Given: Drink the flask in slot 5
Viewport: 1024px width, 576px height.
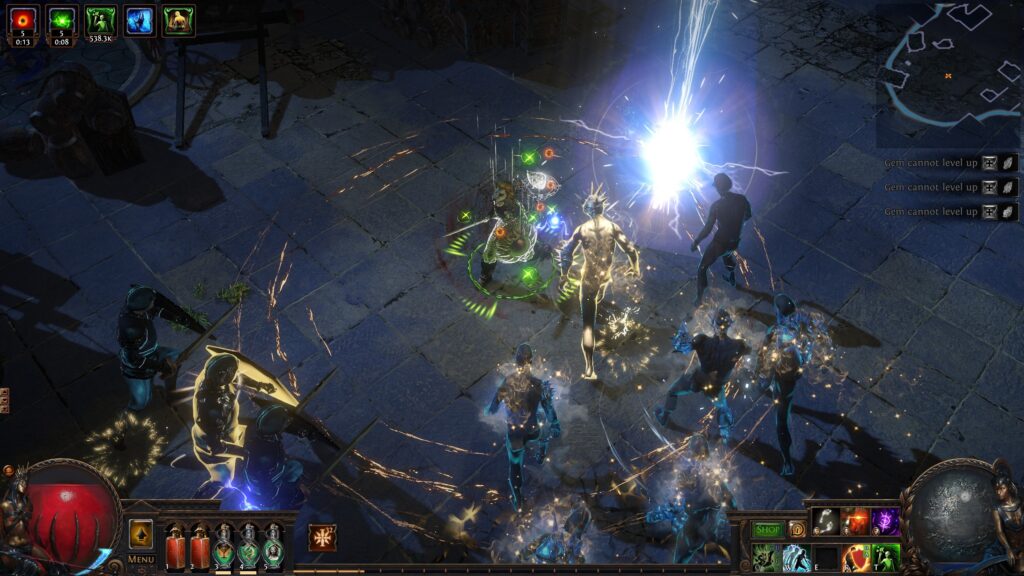Looking at the screenshot, I should [x=272, y=547].
